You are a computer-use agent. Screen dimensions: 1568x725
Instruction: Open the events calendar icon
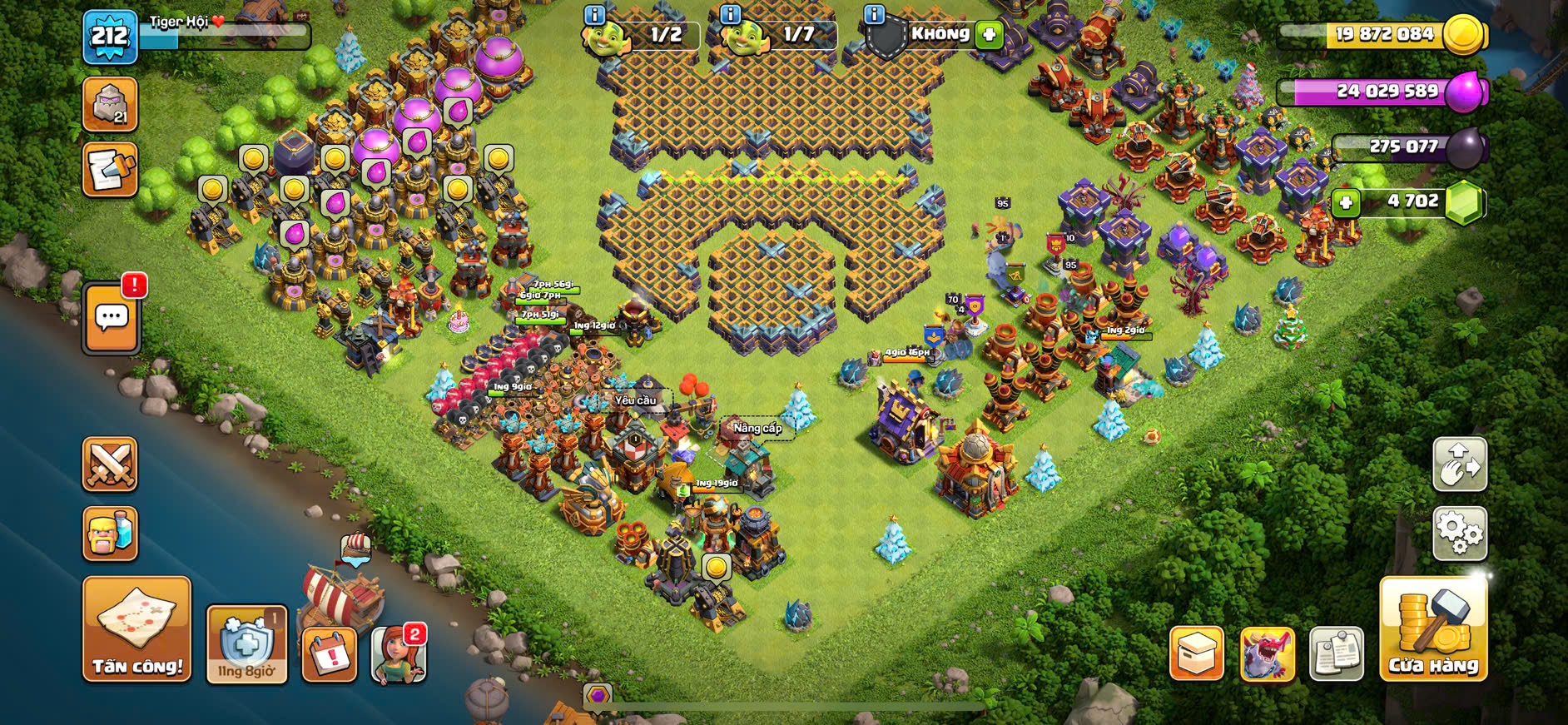[x=330, y=654]
